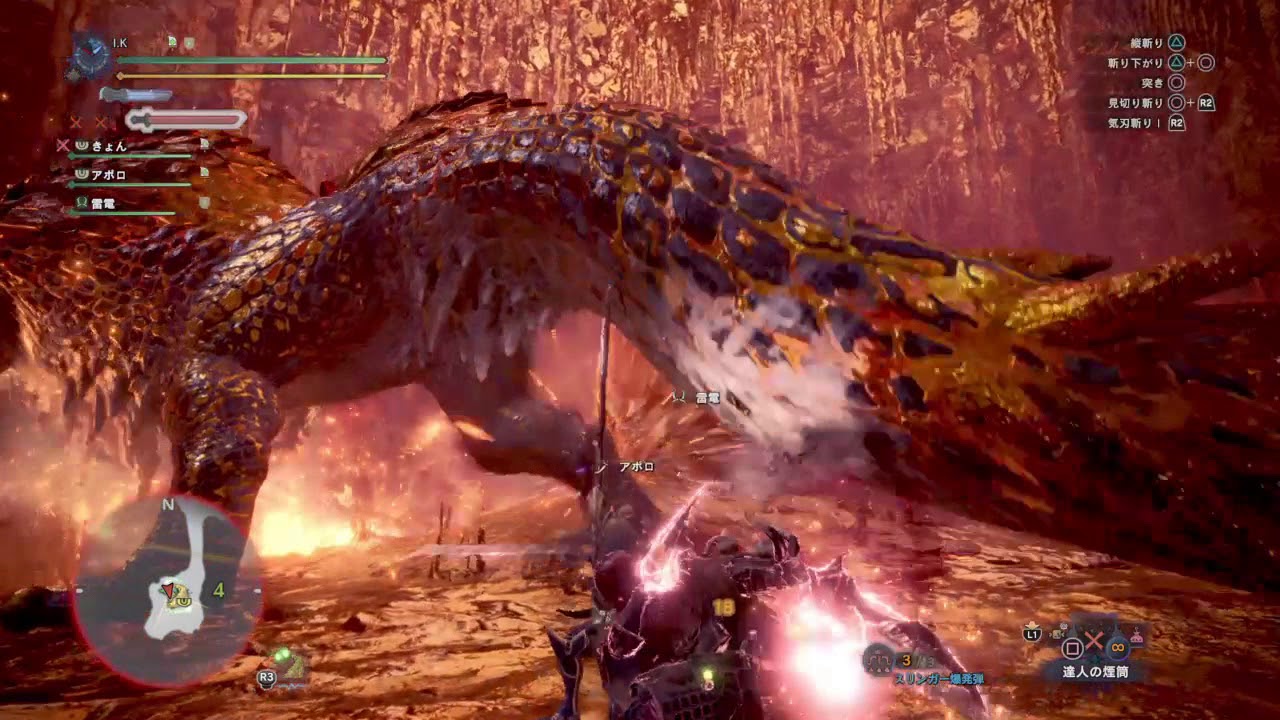This screenshot has height=720, width=1280.
Task: Click the square button prompt in item bar
Action: click(x=1071, y=647)
